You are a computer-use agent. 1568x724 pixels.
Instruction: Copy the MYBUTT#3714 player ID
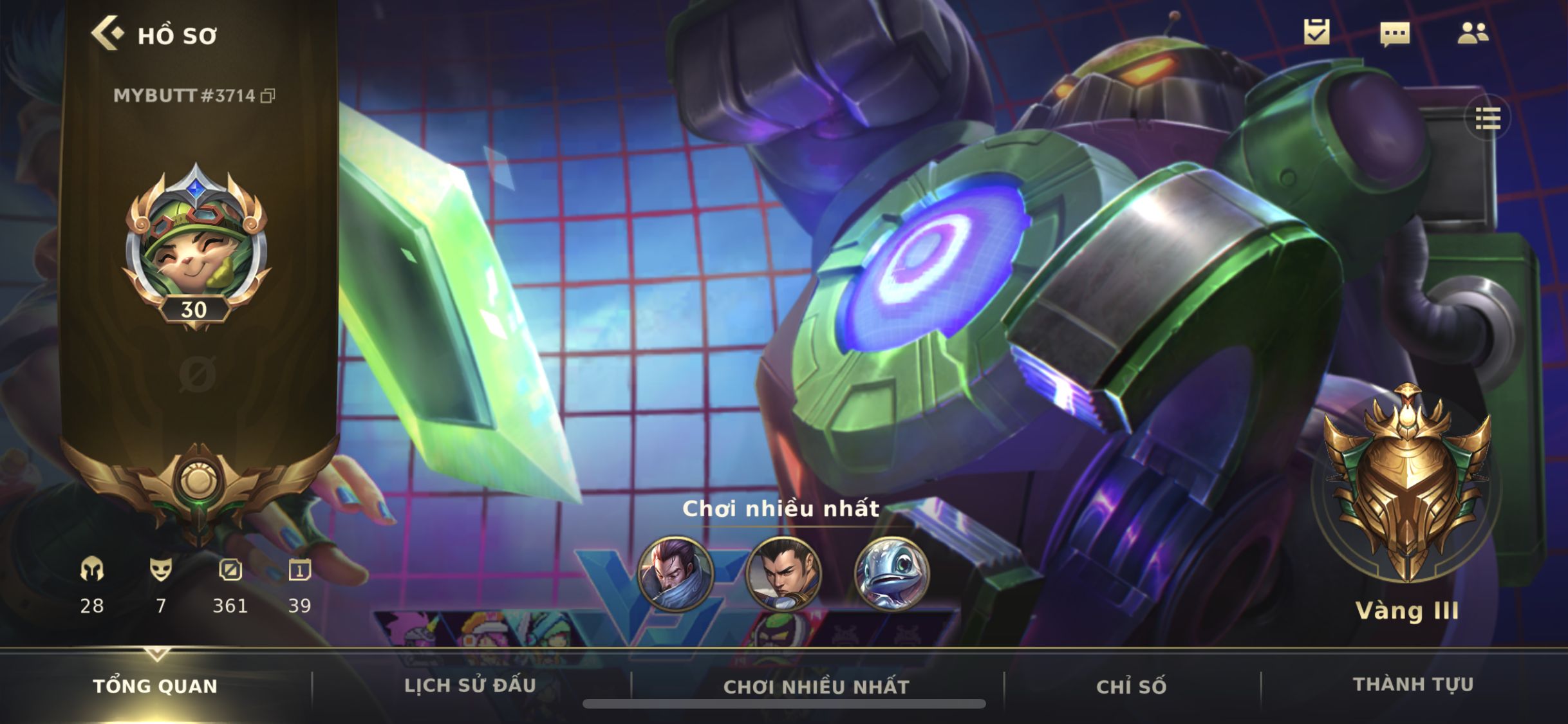[x=268, y=97]
